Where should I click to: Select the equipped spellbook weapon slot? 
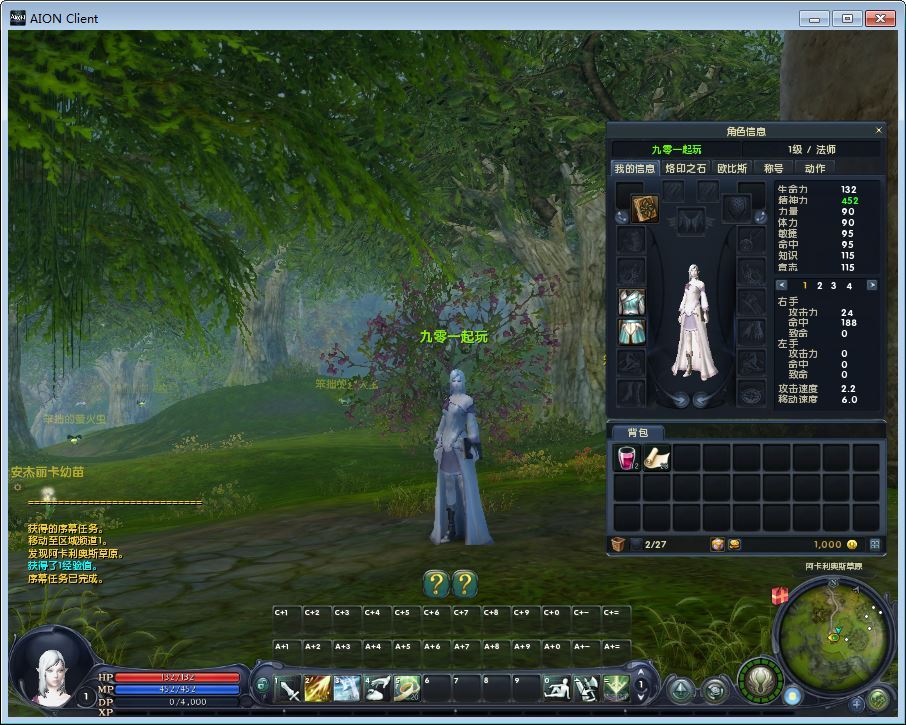pyautogui.click(x=644, y=208)
